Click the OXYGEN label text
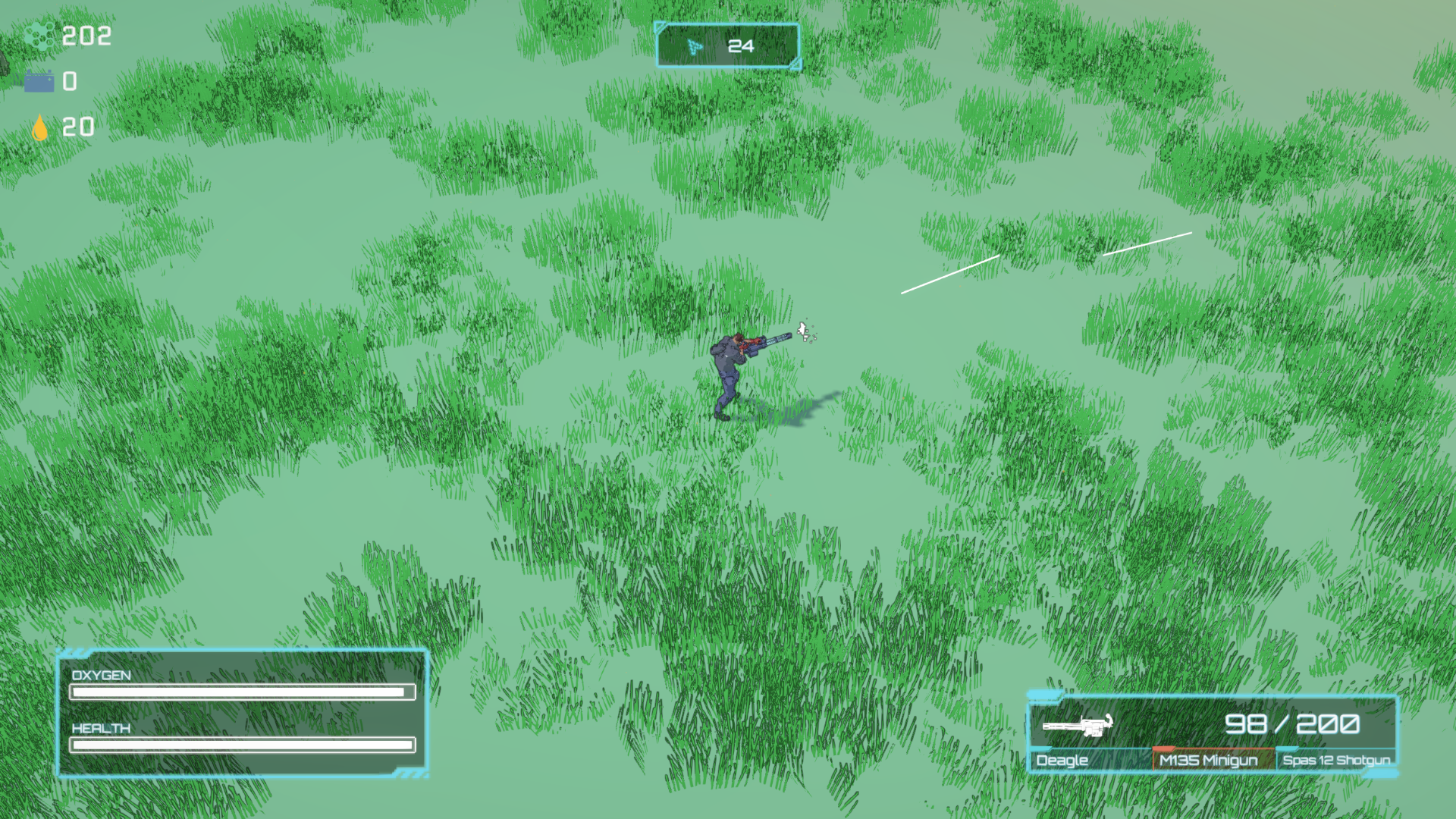 pyautogui.click(x=99, y=674)
